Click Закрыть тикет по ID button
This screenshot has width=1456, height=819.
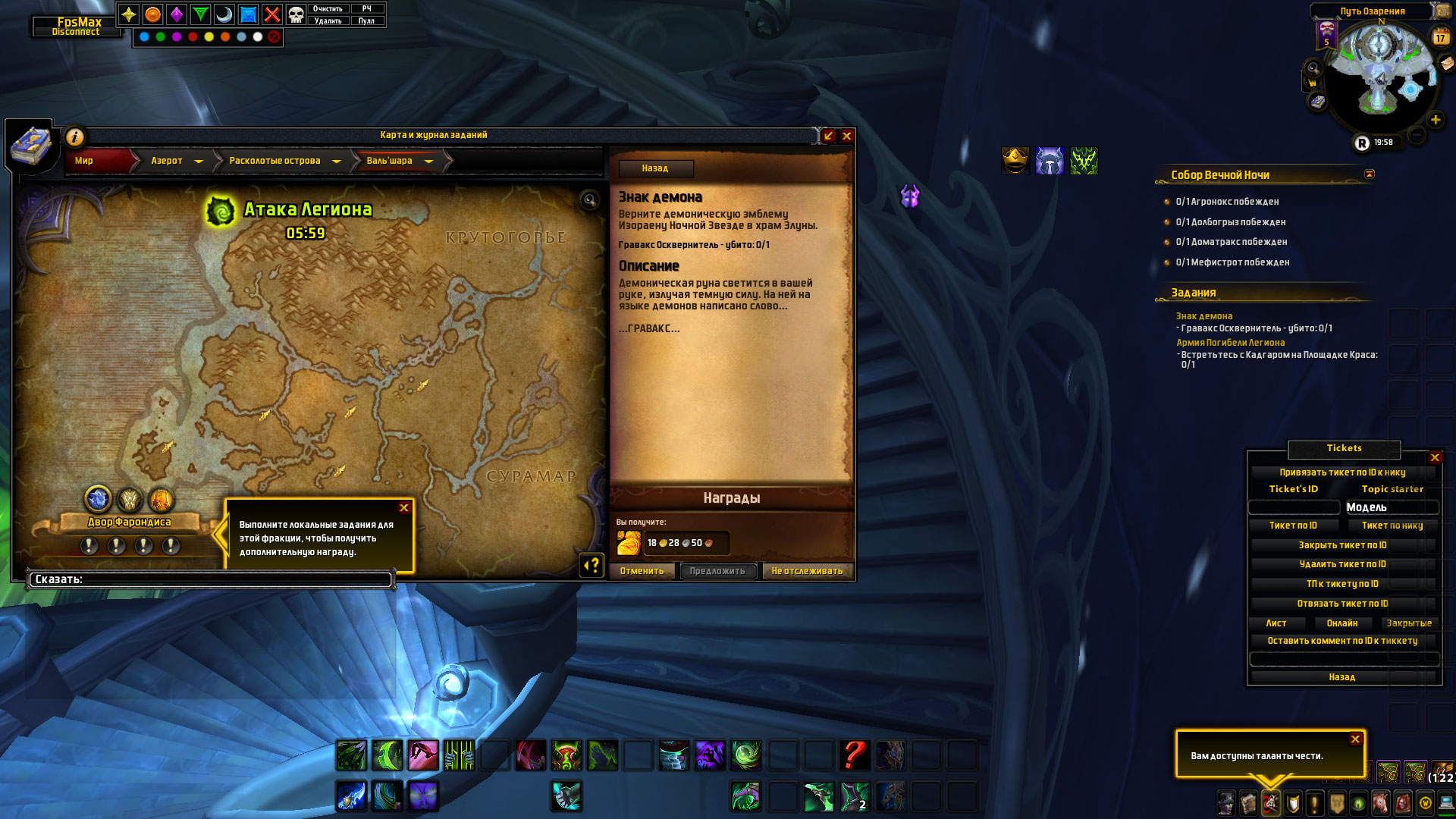click(1342, 545)
